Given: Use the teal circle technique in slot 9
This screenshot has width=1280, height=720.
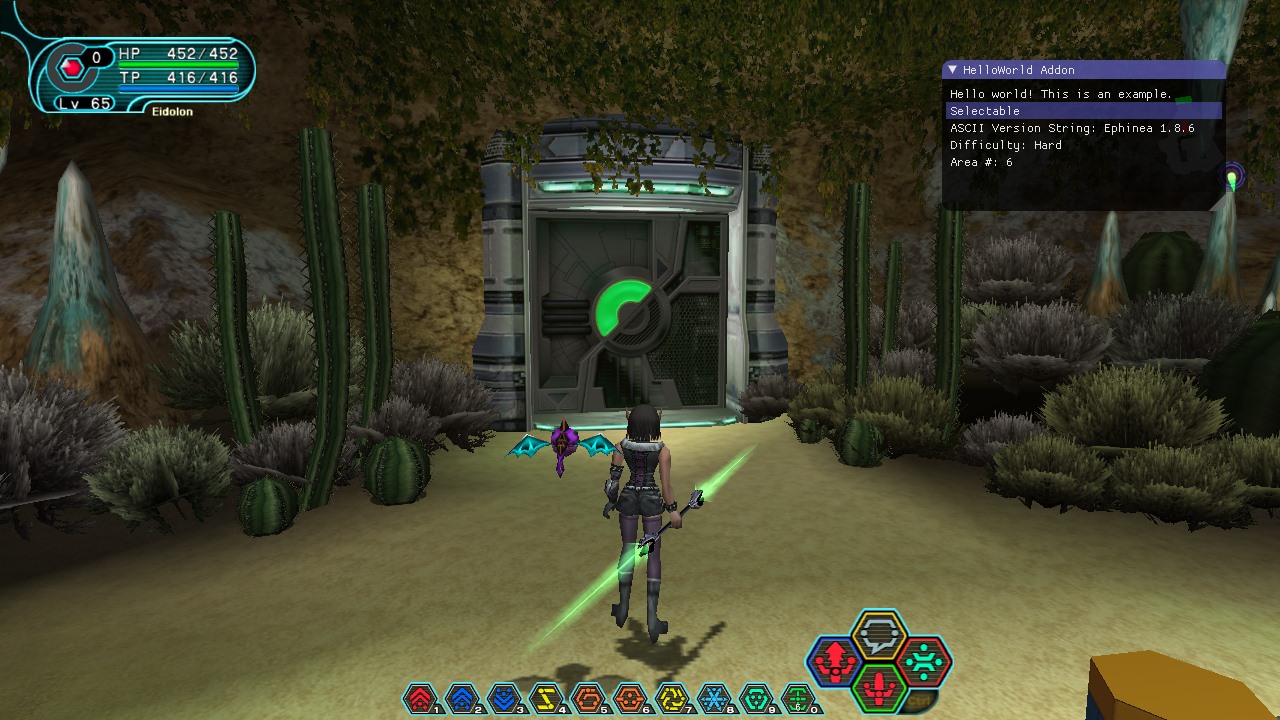Looking at the screenshot, I should tap(756, 698).
